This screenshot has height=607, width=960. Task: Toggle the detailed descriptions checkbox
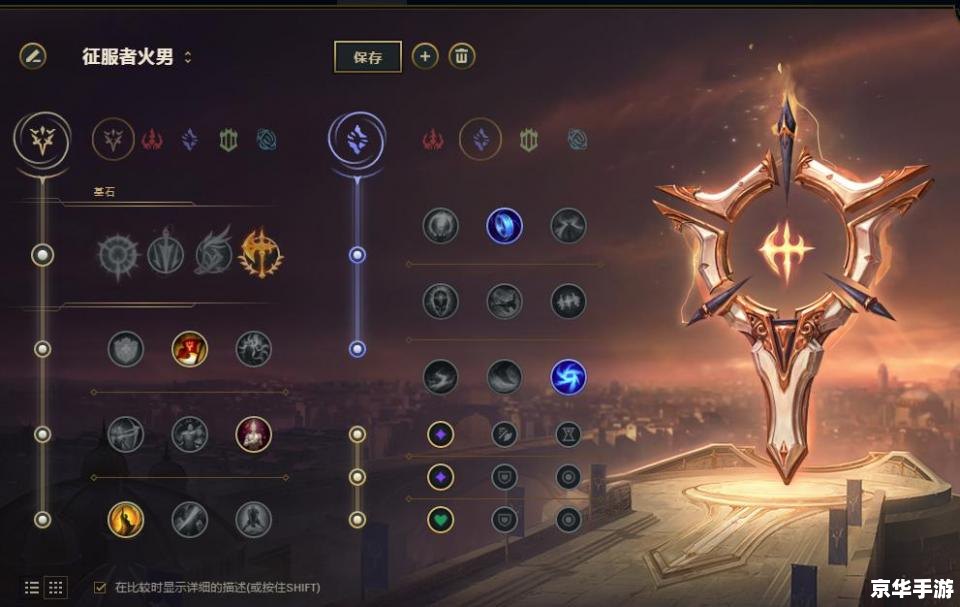point(100,587)
